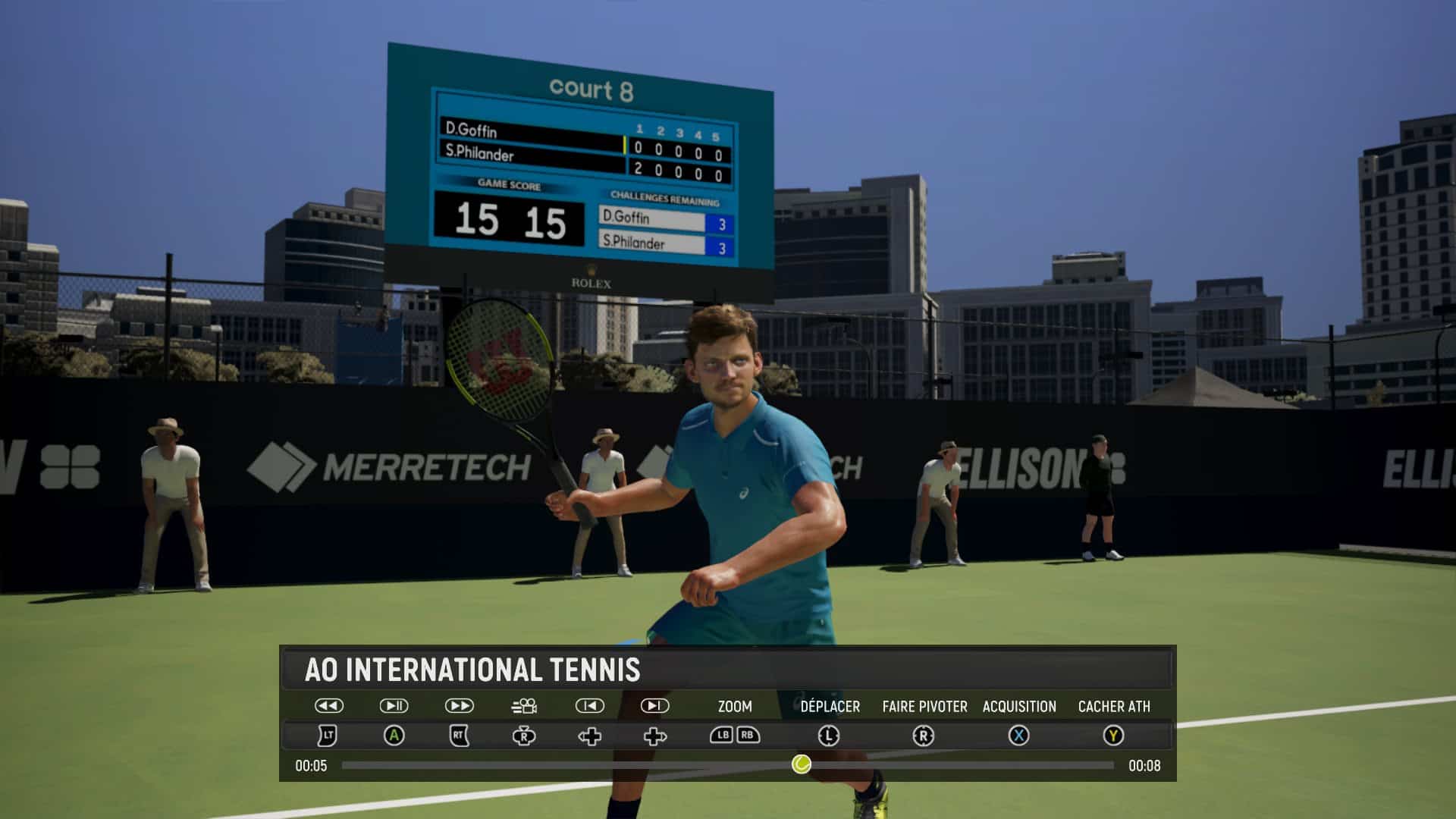Click the rewind replay icon
The height and width of the screenshot is (819, 1456).
point(328,706)
